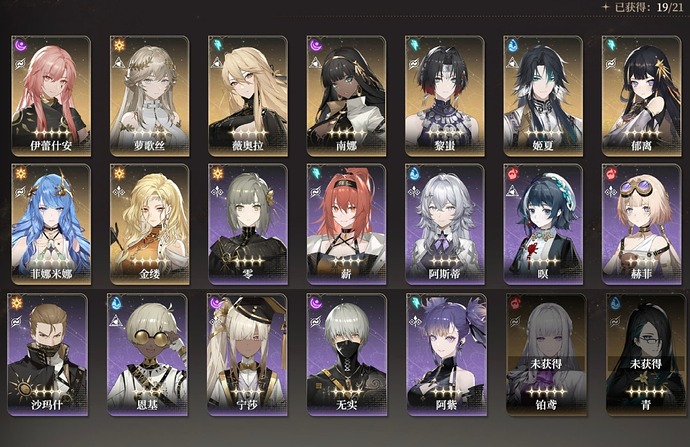
Task: View the 姬夏 character card
Action: (542, 95)
